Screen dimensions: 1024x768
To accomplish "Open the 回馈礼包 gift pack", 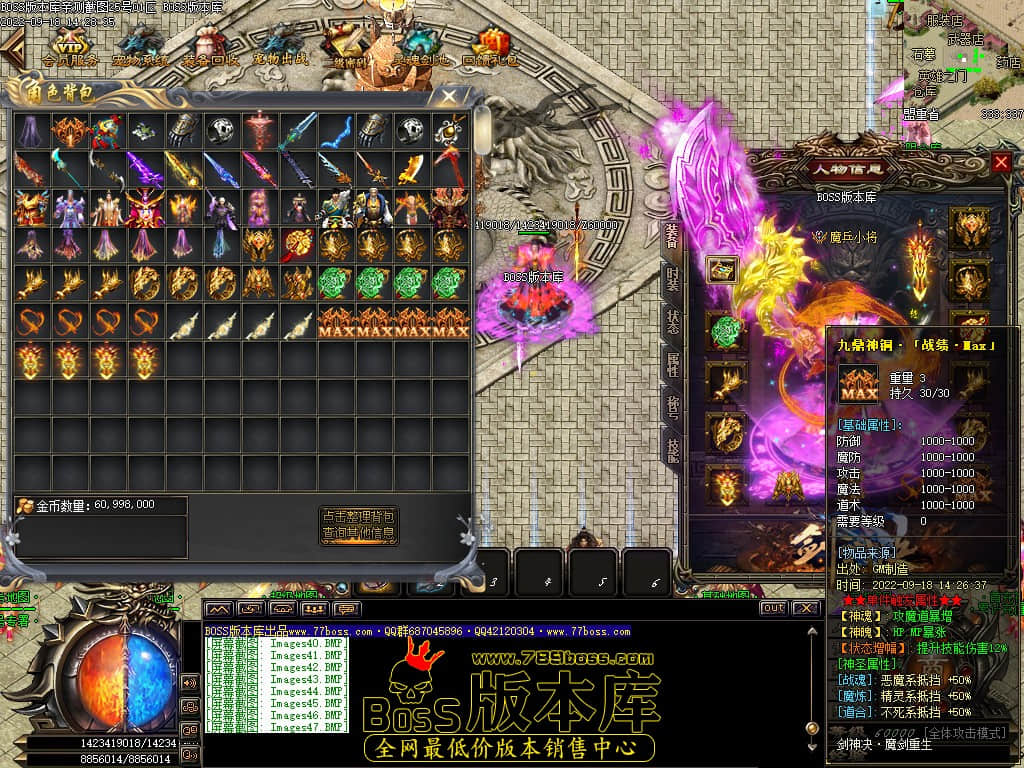I will (490, 46).
